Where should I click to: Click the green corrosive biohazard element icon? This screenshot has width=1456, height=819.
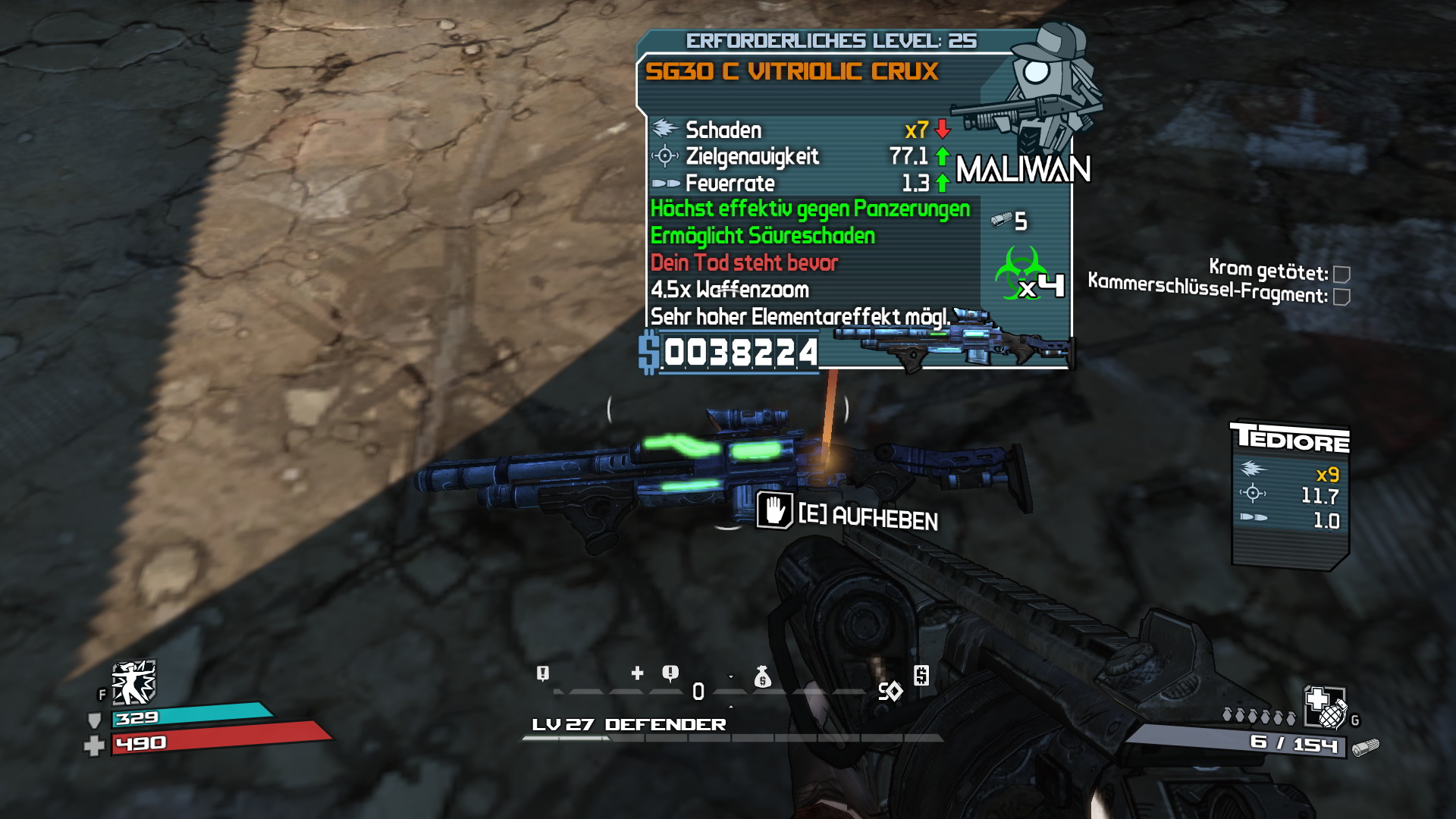click(1018, 271)
